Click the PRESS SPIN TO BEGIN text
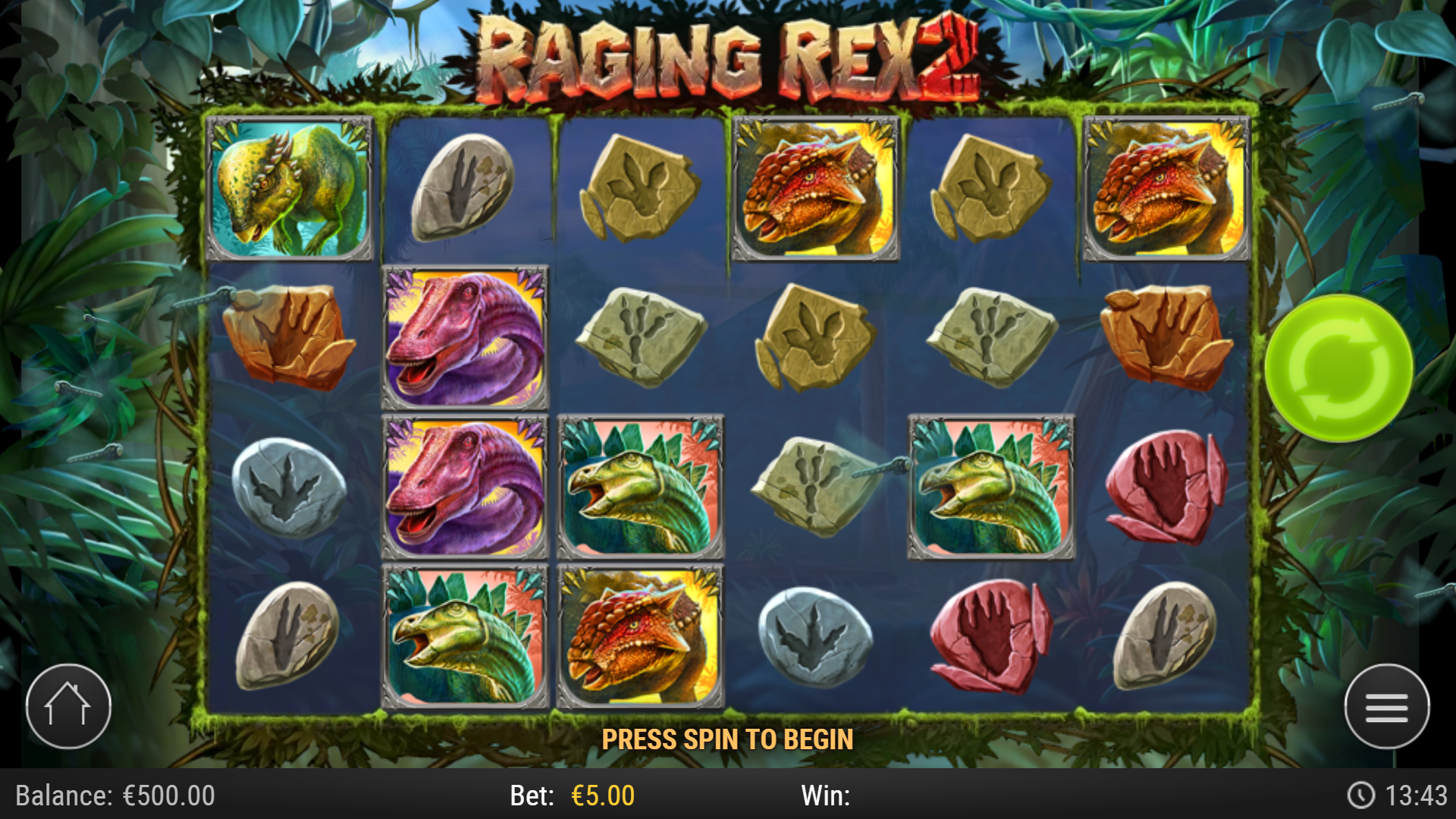This screenshot has width=1456, height=819. [728, 738]
